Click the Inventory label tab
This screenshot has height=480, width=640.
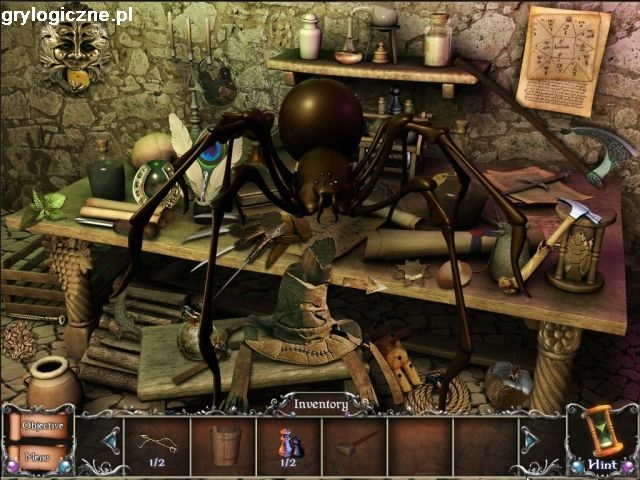pos(320,404)
